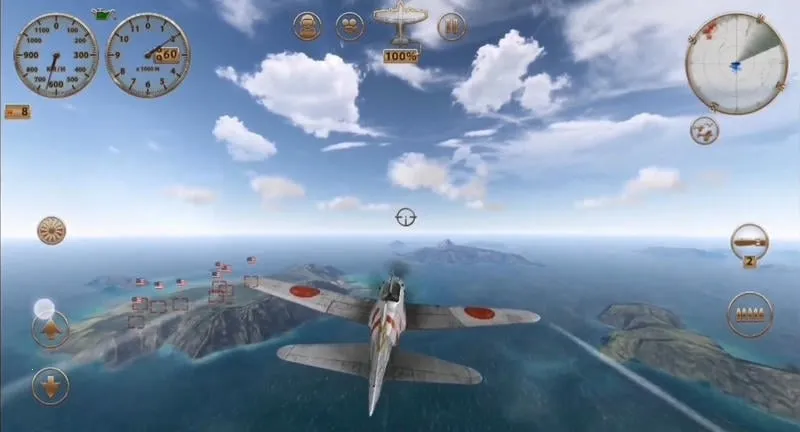The width and height of the screenshot is (800, 432).
Task: Tap the small plane target icon under radar
Action: tap(704, 131)
